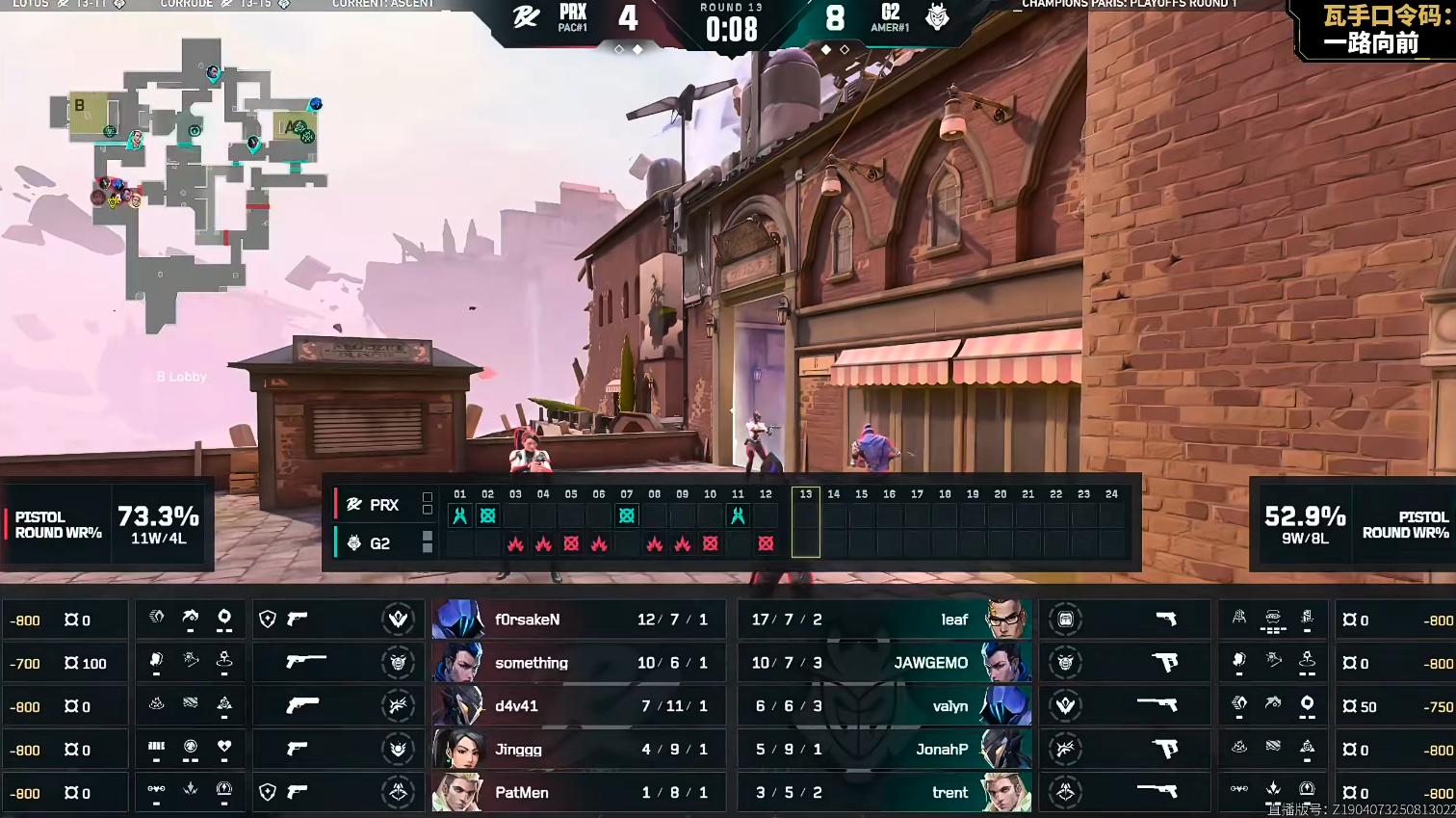Viewport: 1456px width, 818px height.
Task: Show the 73.3% pistol round win-rate panel
Action: (107, 525)
